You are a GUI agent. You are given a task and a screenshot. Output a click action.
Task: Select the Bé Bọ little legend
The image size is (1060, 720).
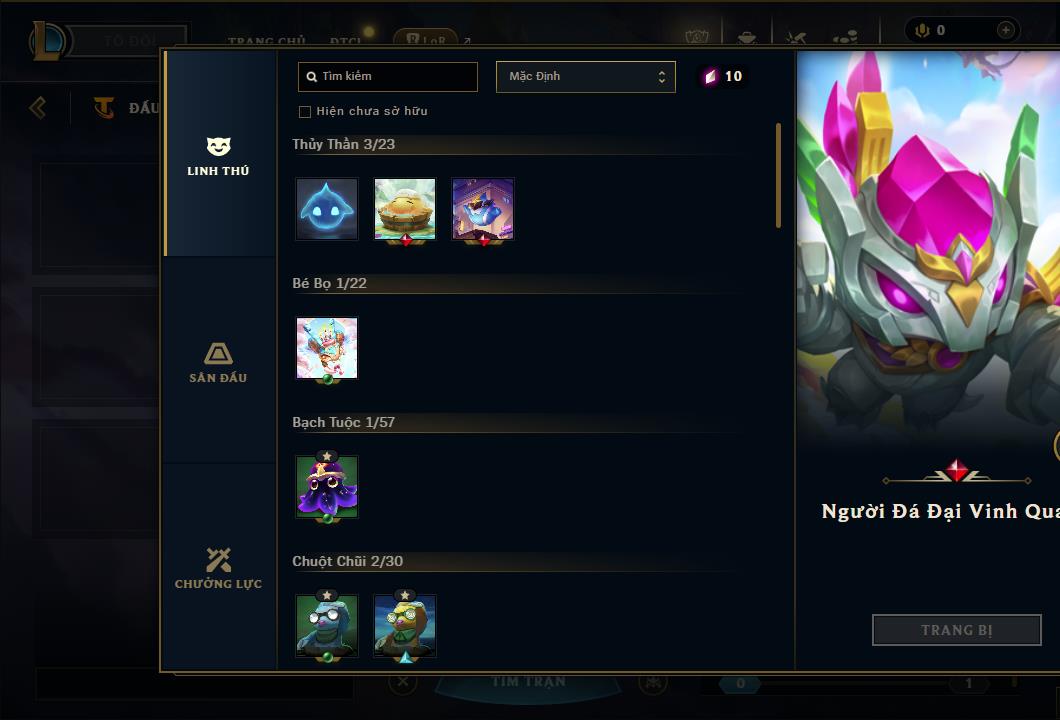coord(327,348)
